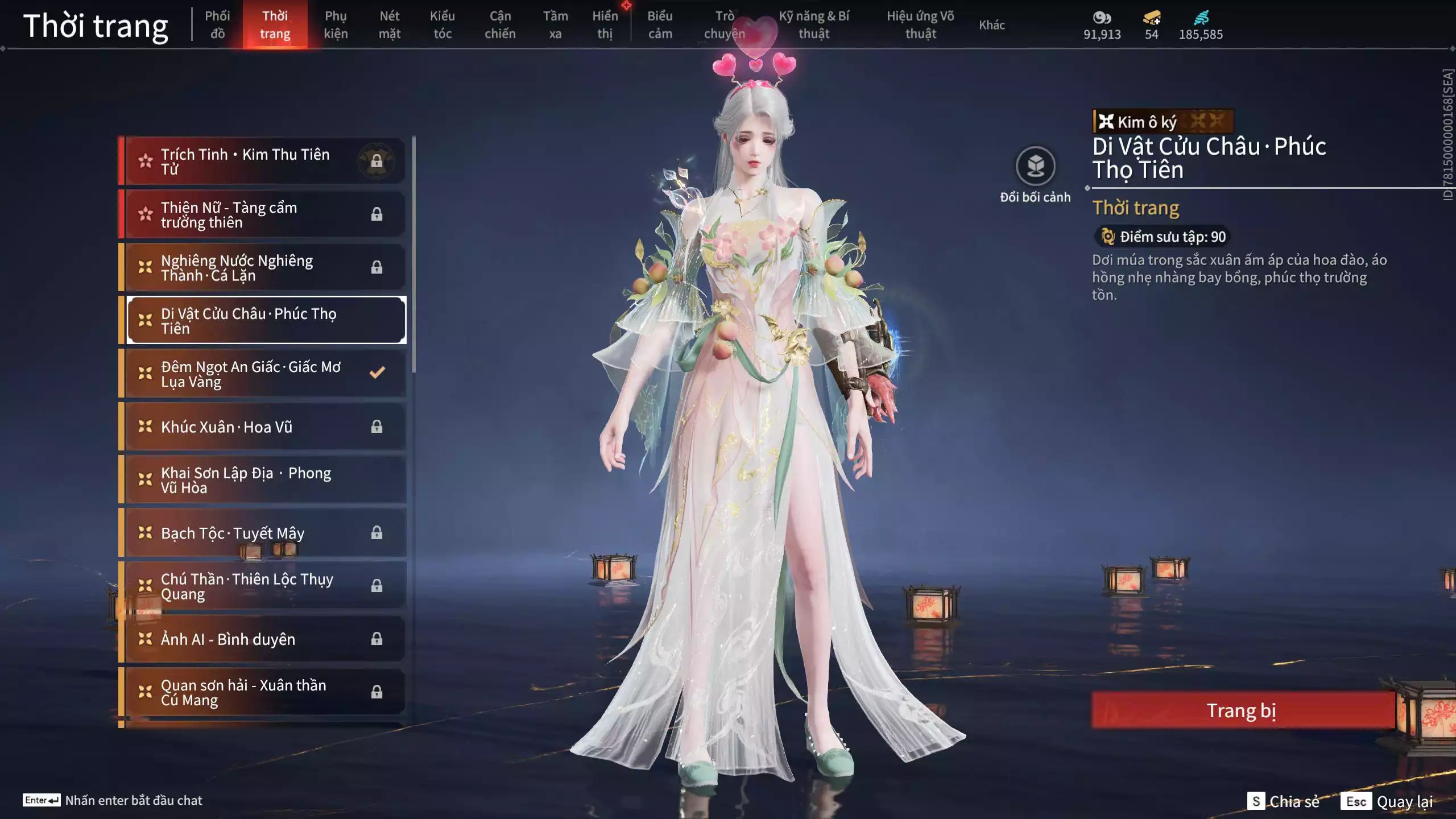The image size is (1456, 819).
Task: Show the Biểu cảm tab
Action: 660,24
